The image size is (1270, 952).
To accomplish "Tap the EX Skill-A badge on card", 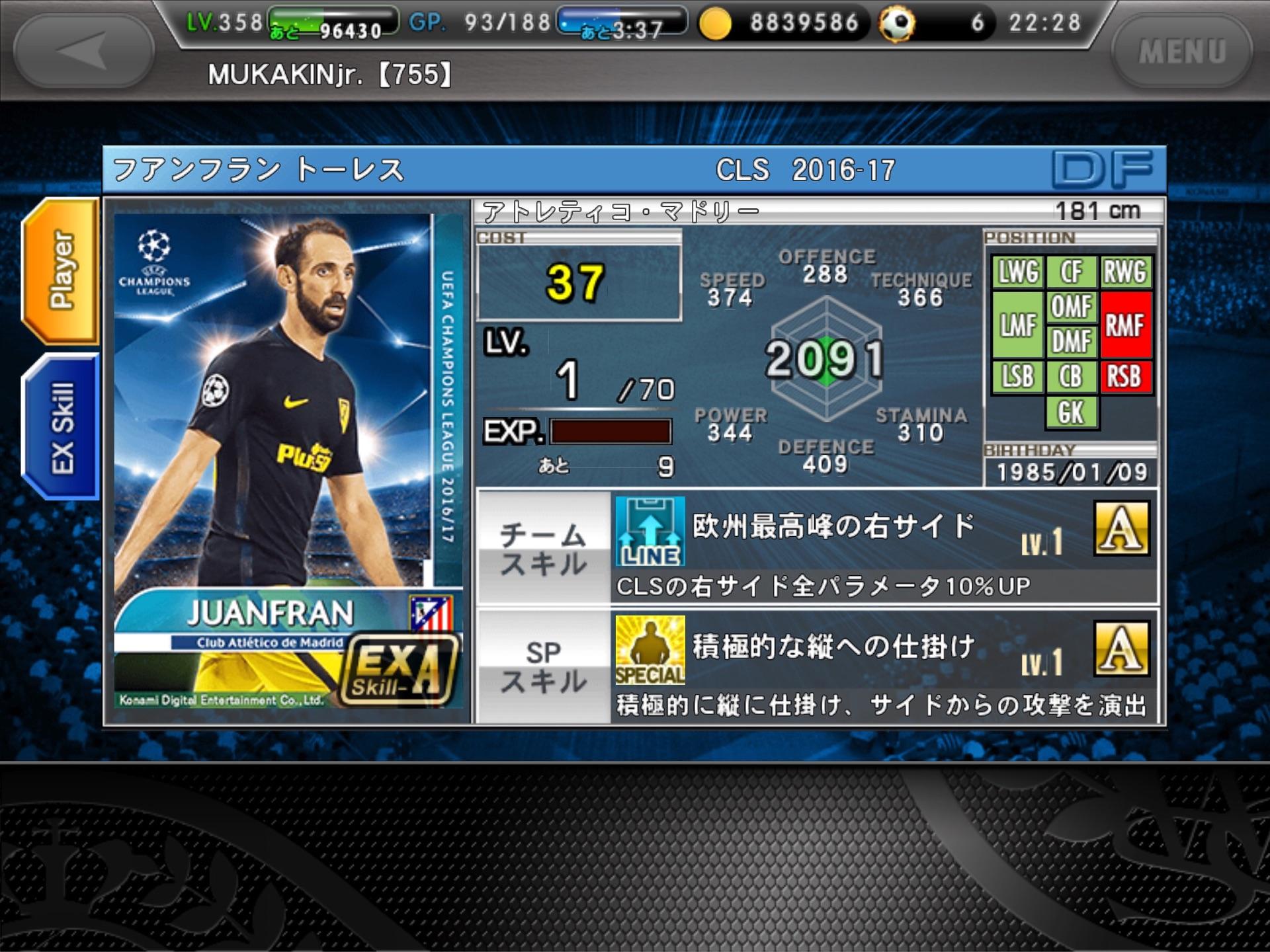I will pyautogui.click(x=399, y=670).
